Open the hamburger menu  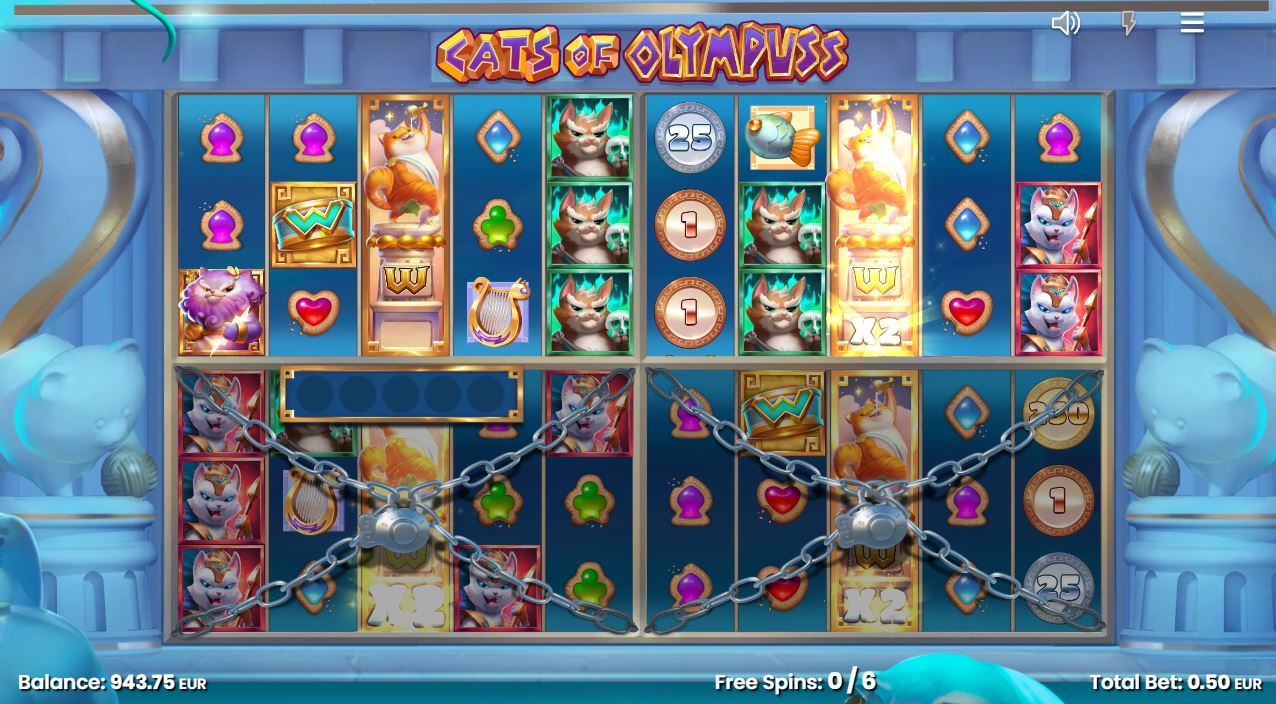(x=1191, y=23)
